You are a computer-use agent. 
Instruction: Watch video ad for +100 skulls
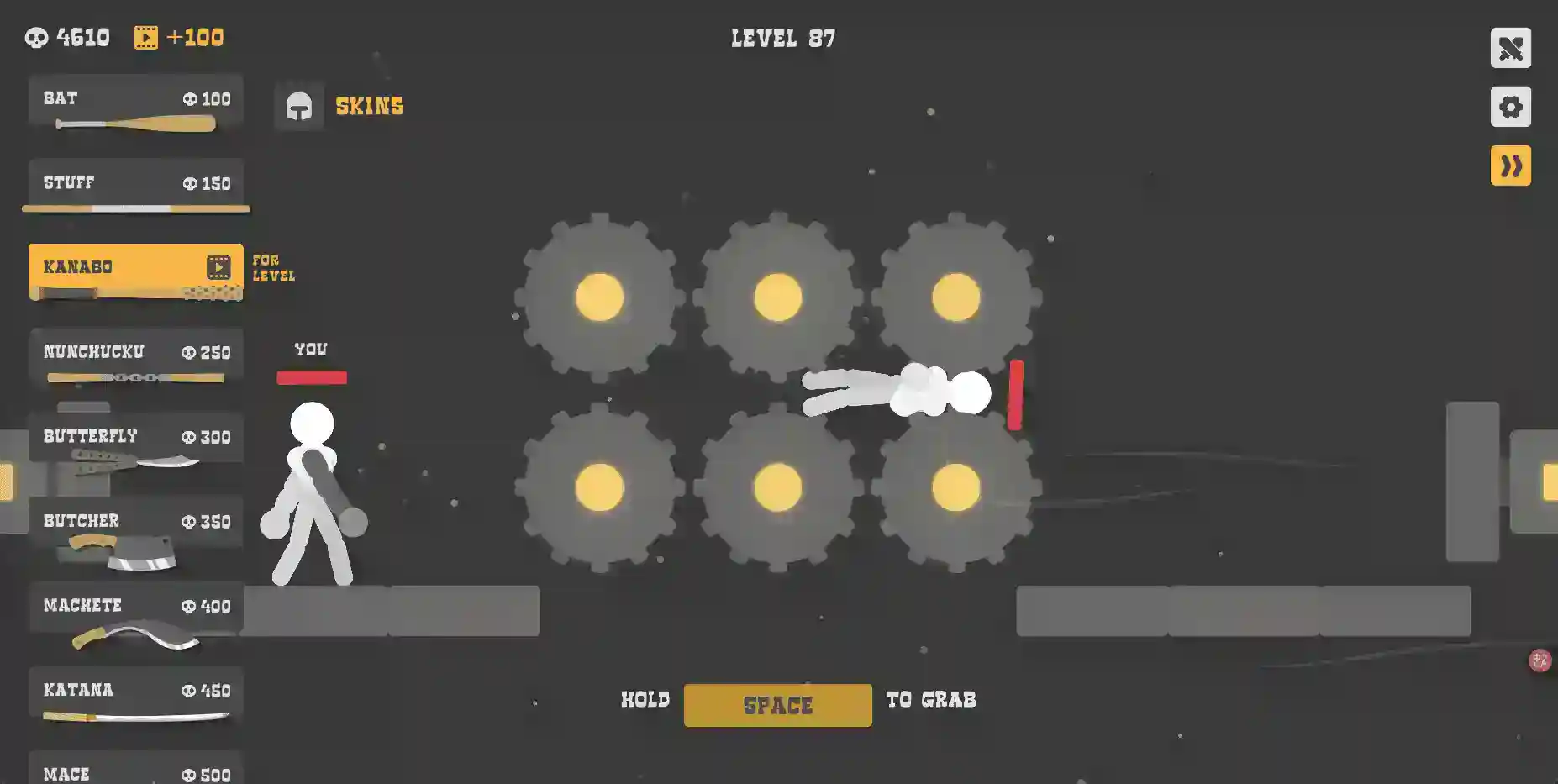tap(179, 37)
